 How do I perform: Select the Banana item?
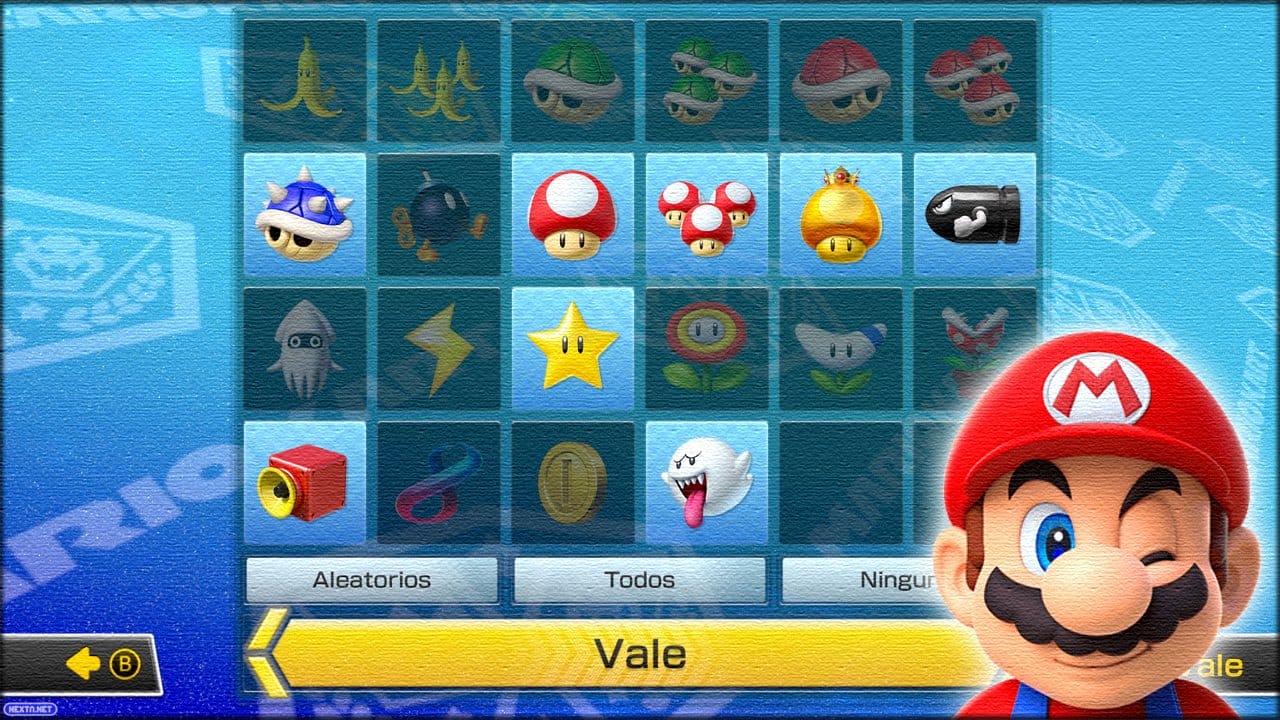pyautogui.click(x=305, y=78)
